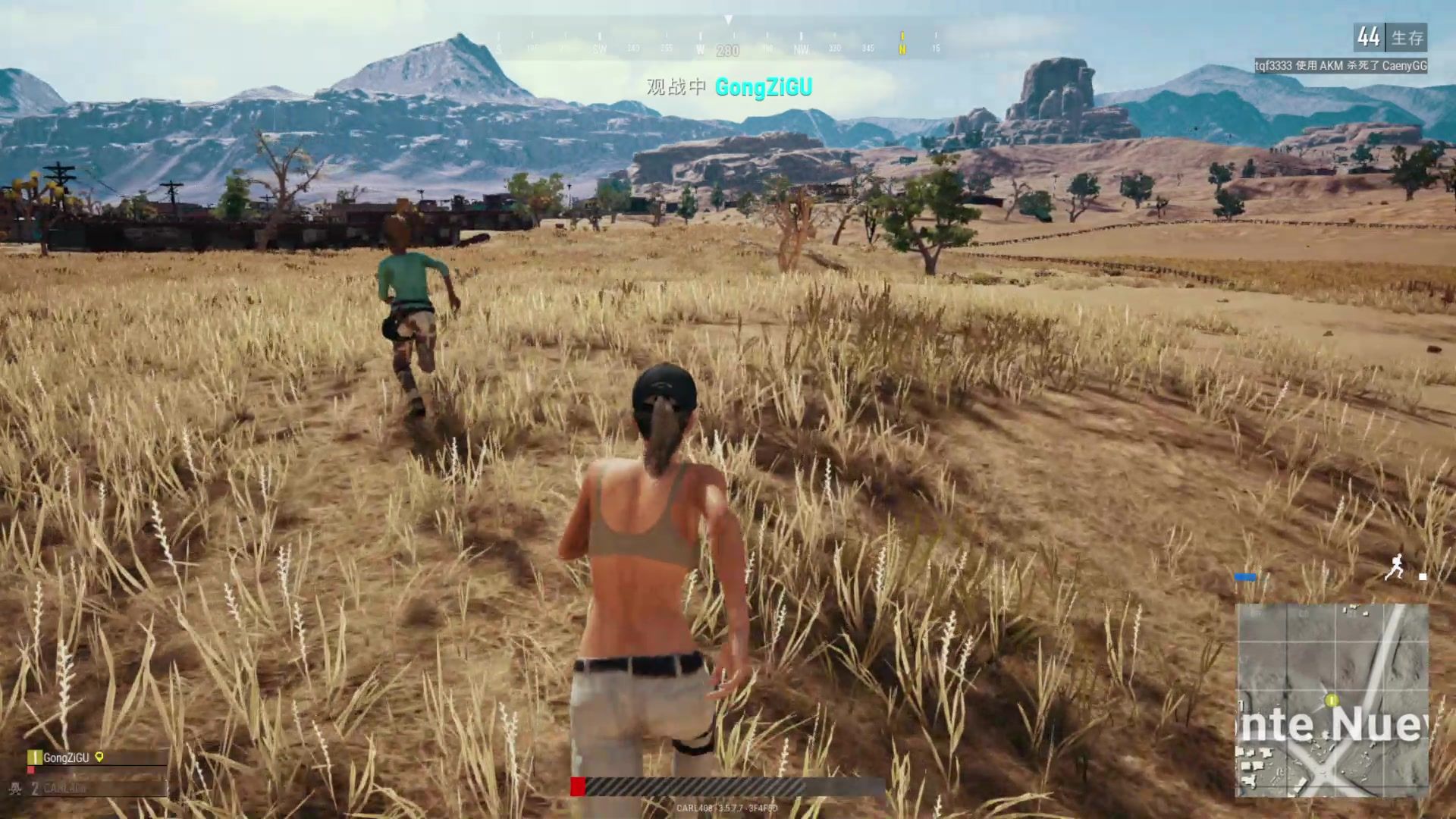The height and width of the screenshot is (819, 1456).
Task: Click the running figure stance icon
Action: [x=1394, y=567]
